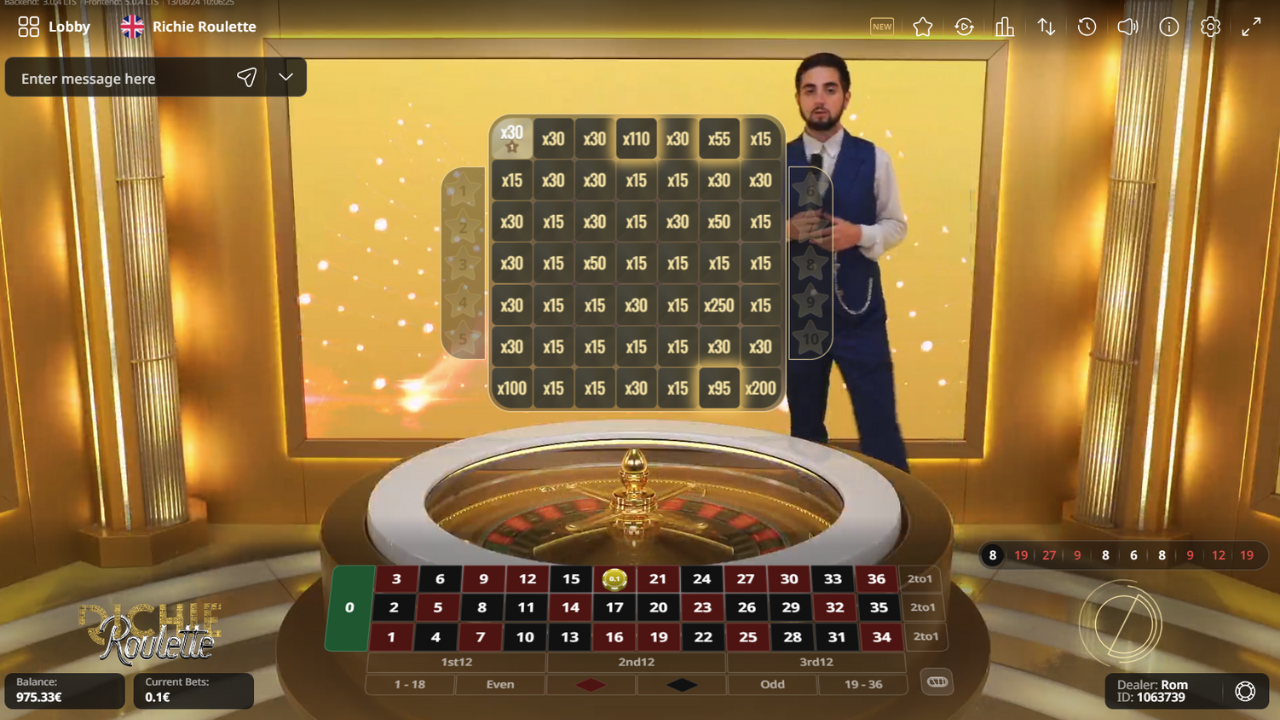View game history via clock icon
This screenshot has height=720, width=1280.
pyautogui.click(x=1087, y=27)
